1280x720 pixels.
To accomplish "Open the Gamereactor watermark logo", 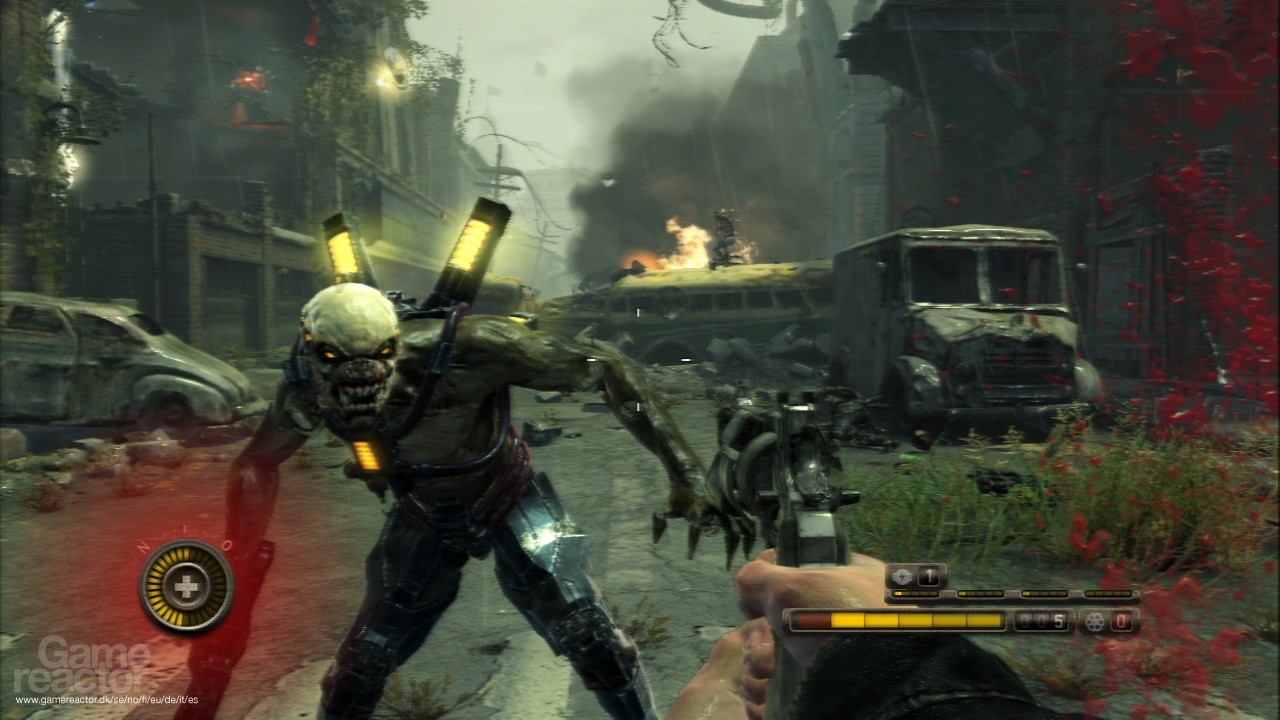I will click(x=94, y=664).
